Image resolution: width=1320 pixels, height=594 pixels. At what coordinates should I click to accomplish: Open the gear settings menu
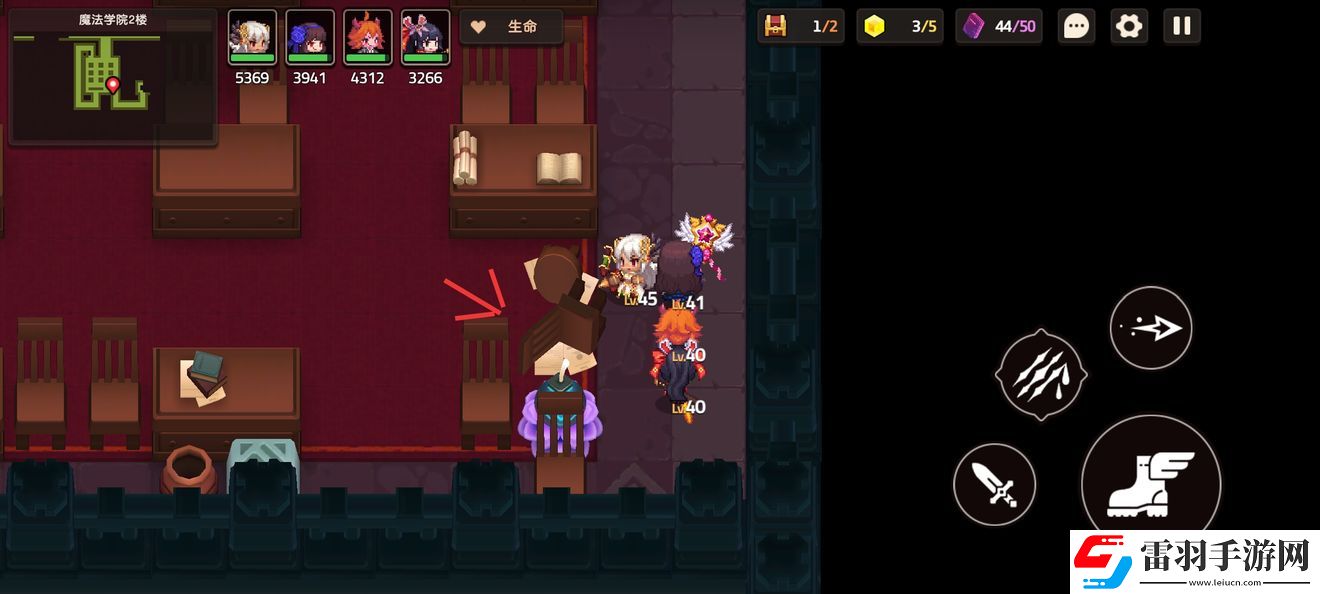click(1129, 26)
